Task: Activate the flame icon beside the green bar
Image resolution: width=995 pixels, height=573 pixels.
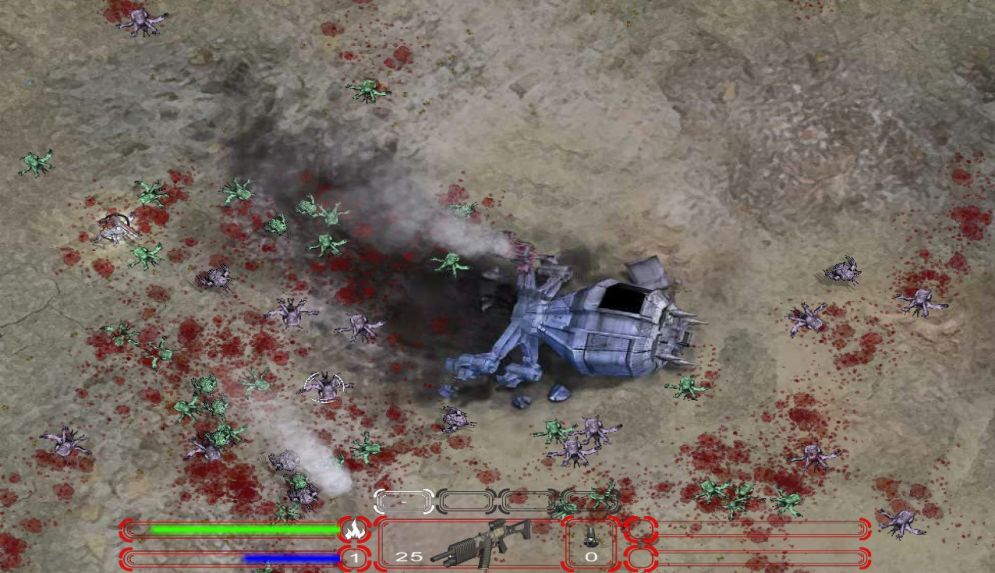Action: point(351,530)
